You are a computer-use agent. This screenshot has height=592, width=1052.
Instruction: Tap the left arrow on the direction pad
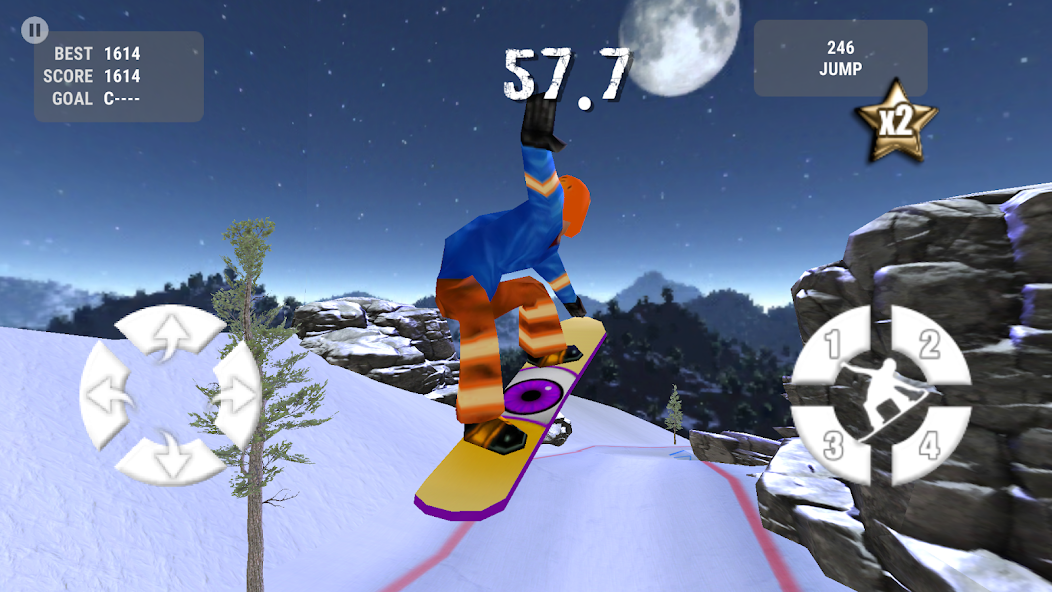[108, 396]
